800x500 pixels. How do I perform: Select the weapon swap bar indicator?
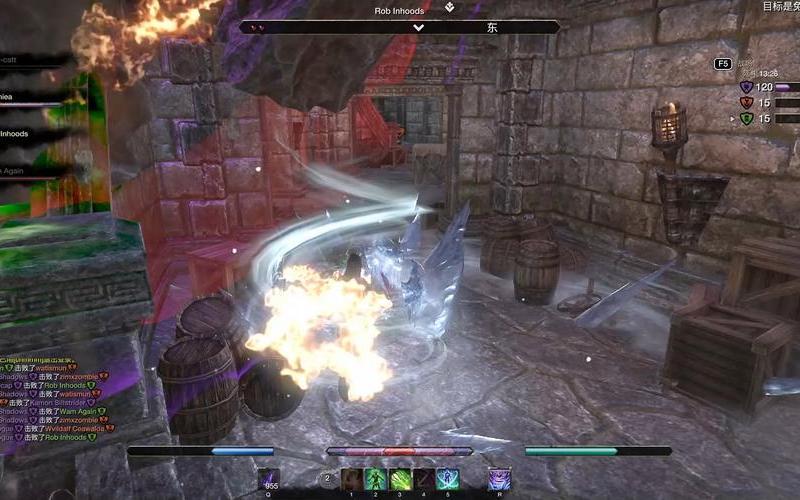(x=327, y=479)
